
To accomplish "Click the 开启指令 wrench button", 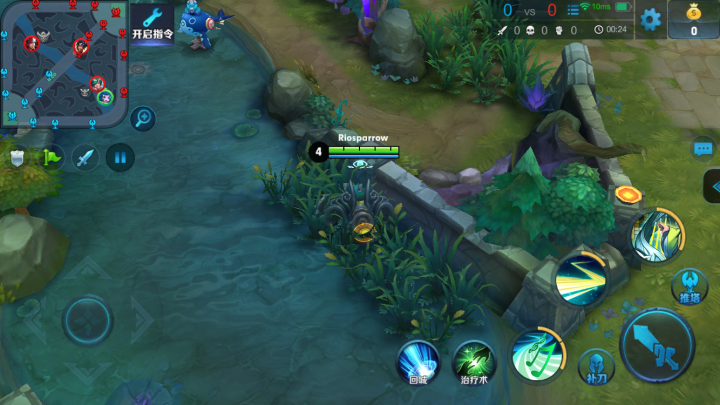I will 152,23.
